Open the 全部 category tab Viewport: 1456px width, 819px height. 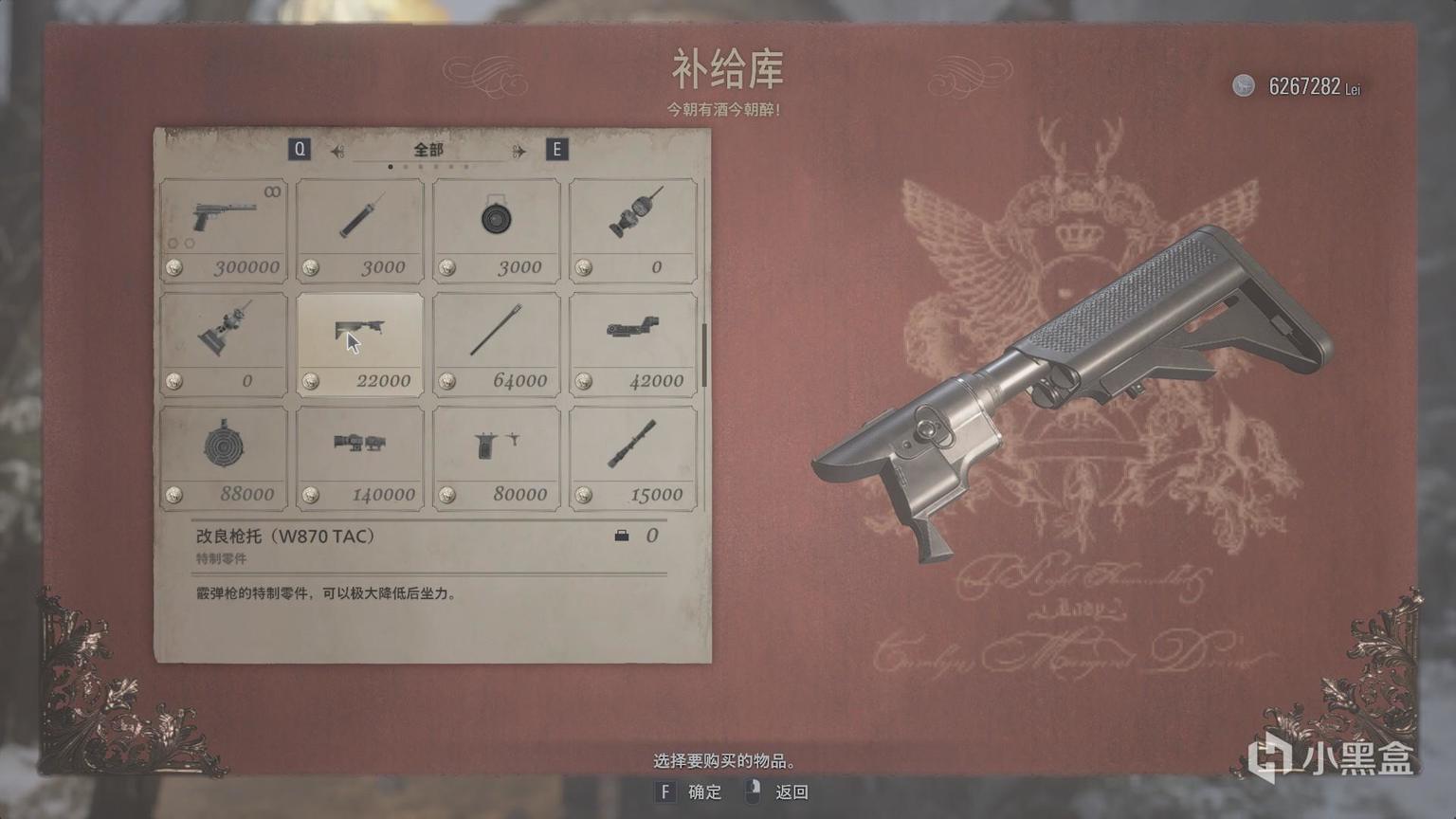428,149
